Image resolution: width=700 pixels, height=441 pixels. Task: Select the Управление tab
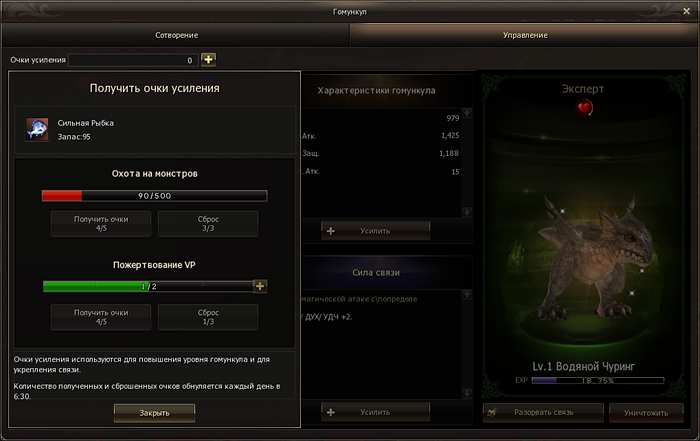coord(524,35)
